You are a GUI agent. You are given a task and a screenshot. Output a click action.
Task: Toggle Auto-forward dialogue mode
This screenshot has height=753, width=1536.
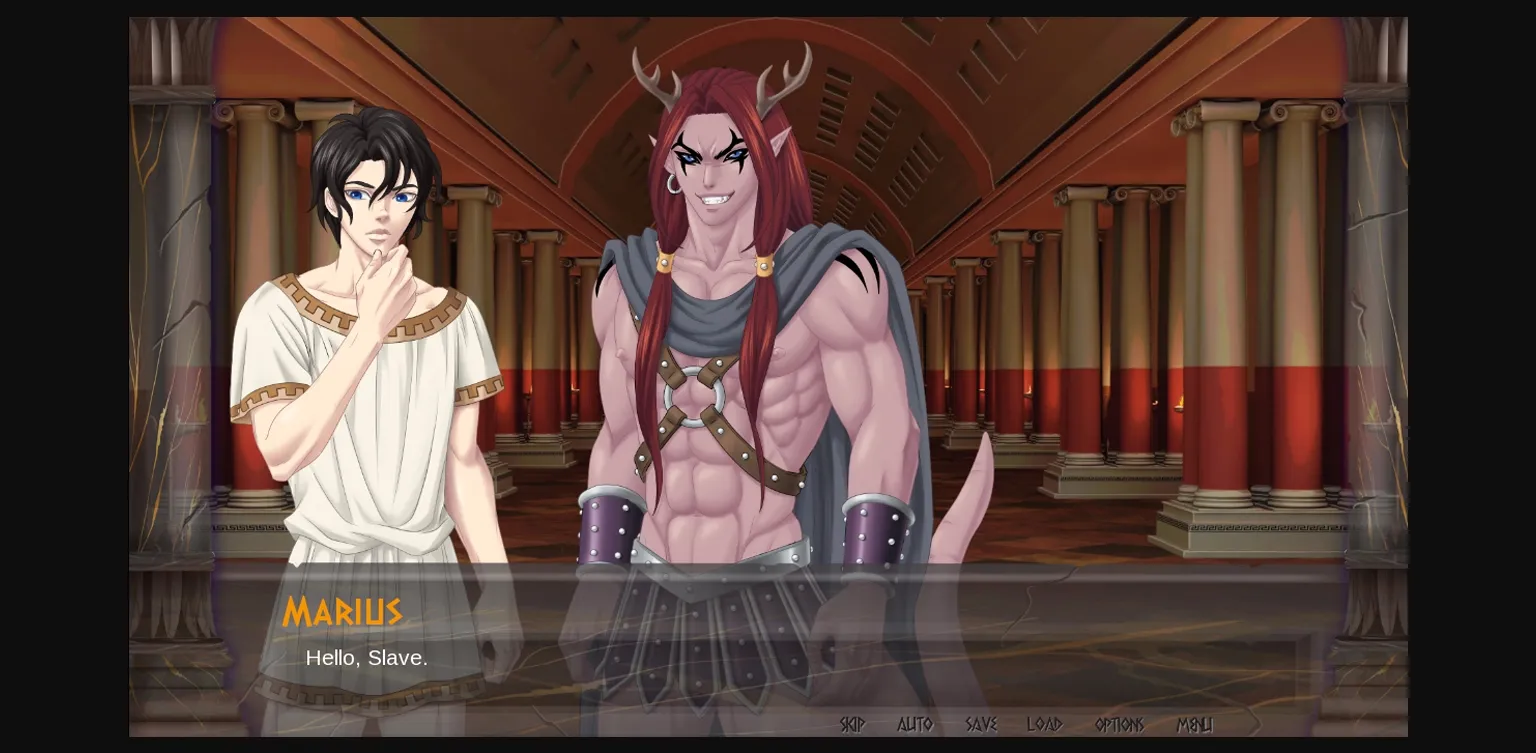coord(916,725)
